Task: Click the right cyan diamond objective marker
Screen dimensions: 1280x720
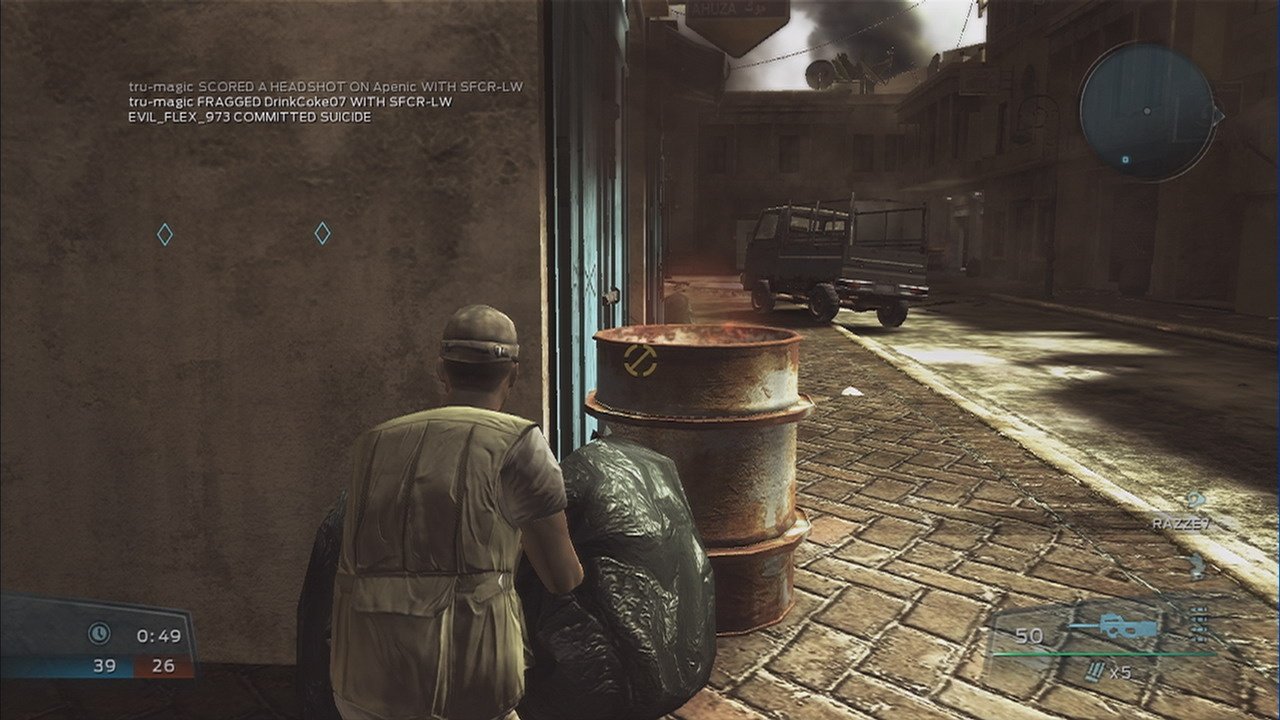Action: click(x=321, y=234)
